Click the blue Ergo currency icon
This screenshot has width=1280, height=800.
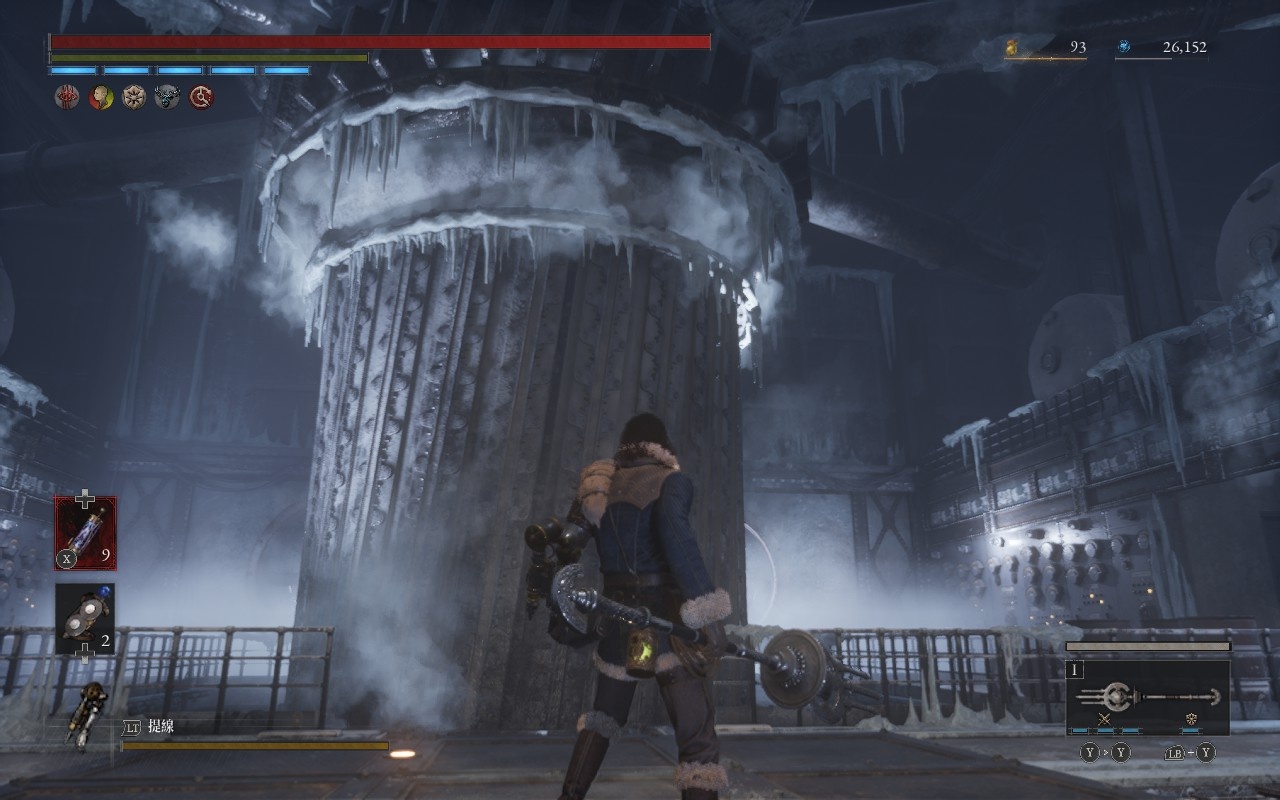point(1124,46)
